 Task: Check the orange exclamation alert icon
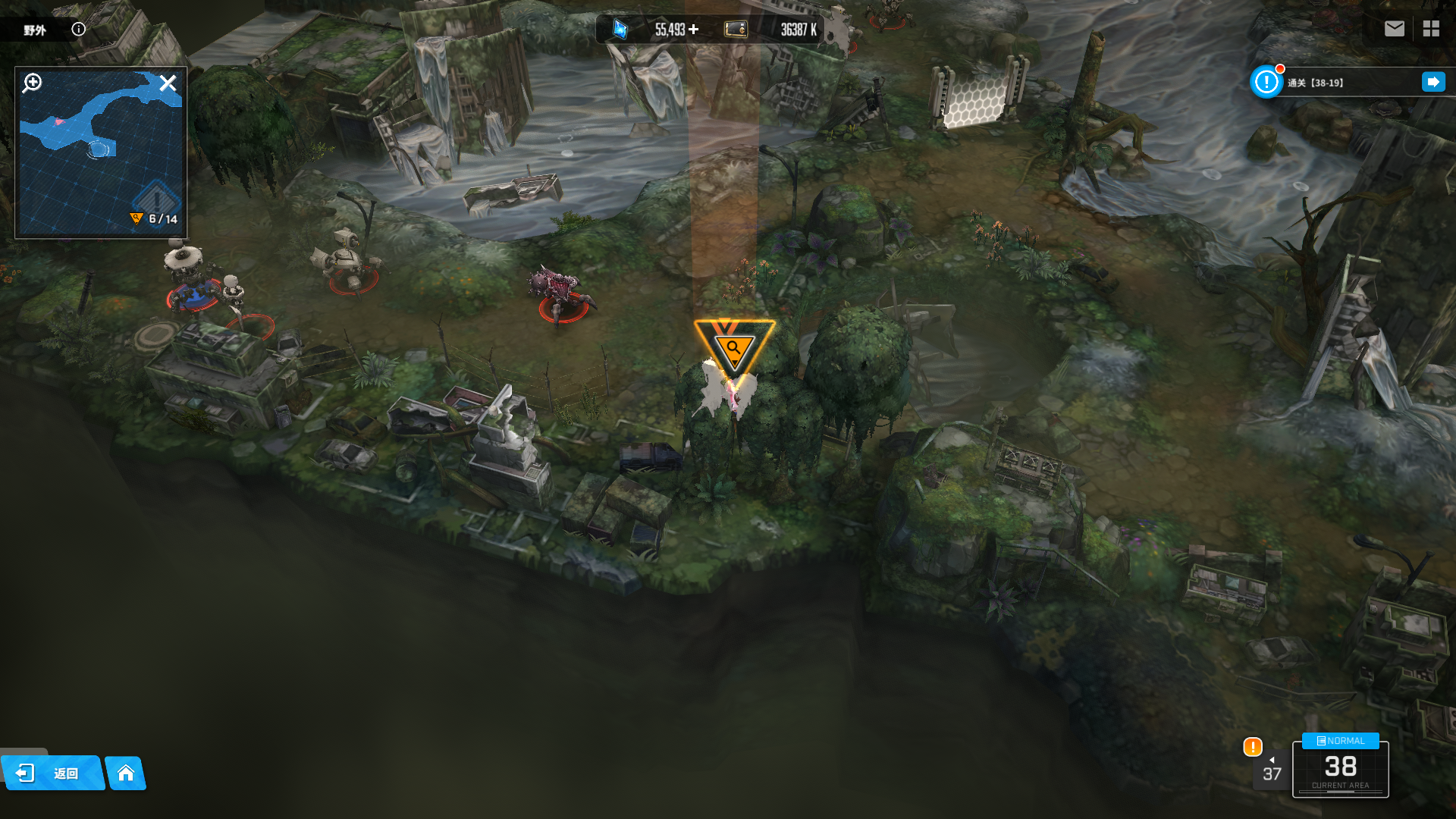[x=1253, y=747]
